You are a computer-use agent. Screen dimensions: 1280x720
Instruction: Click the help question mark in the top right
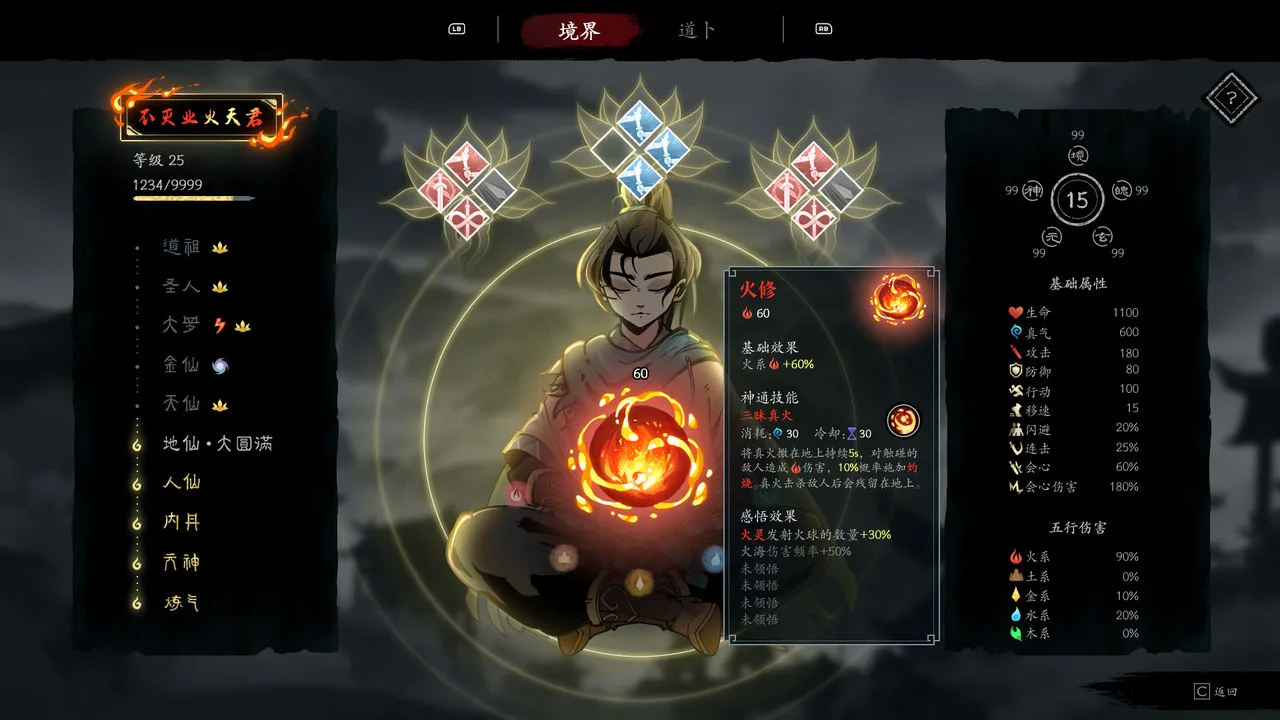(1233, 97)
